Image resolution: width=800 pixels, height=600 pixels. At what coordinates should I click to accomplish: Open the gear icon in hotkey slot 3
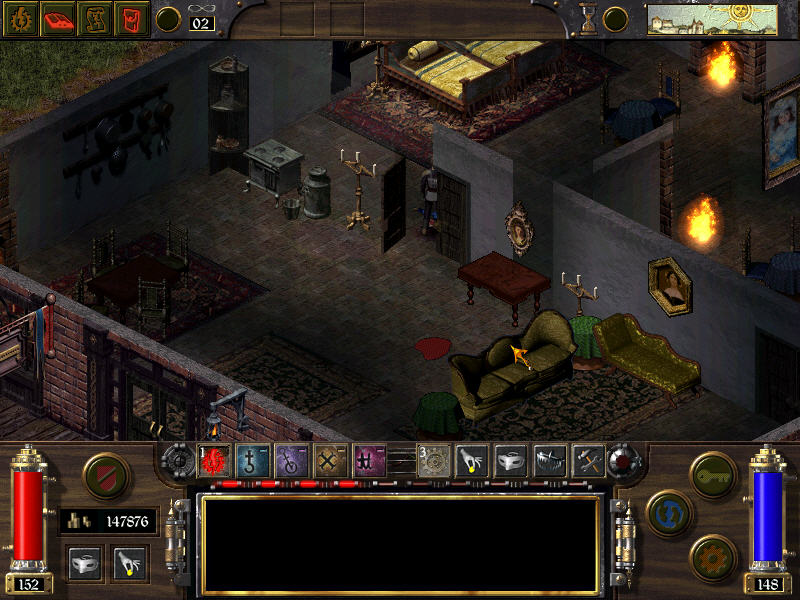click(x=433, y=461)
